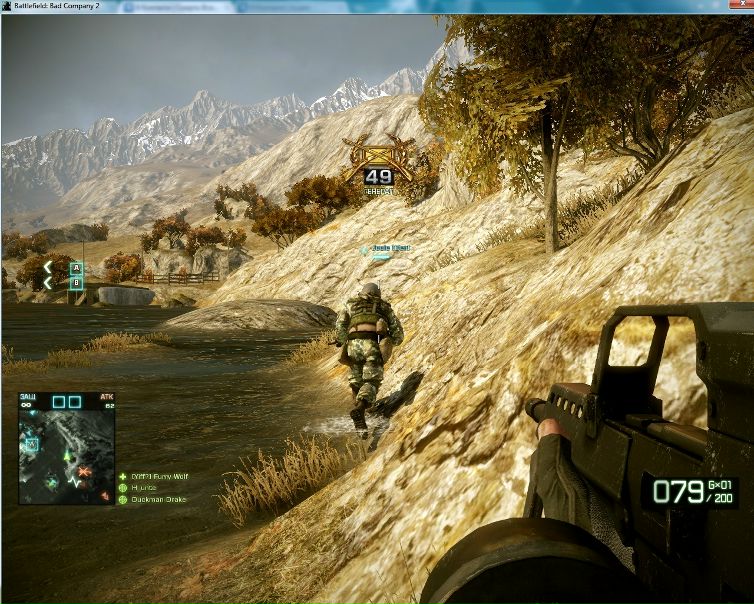754x604 pixels.
Task: Select objective marker B
Action: tap(76, 283)
